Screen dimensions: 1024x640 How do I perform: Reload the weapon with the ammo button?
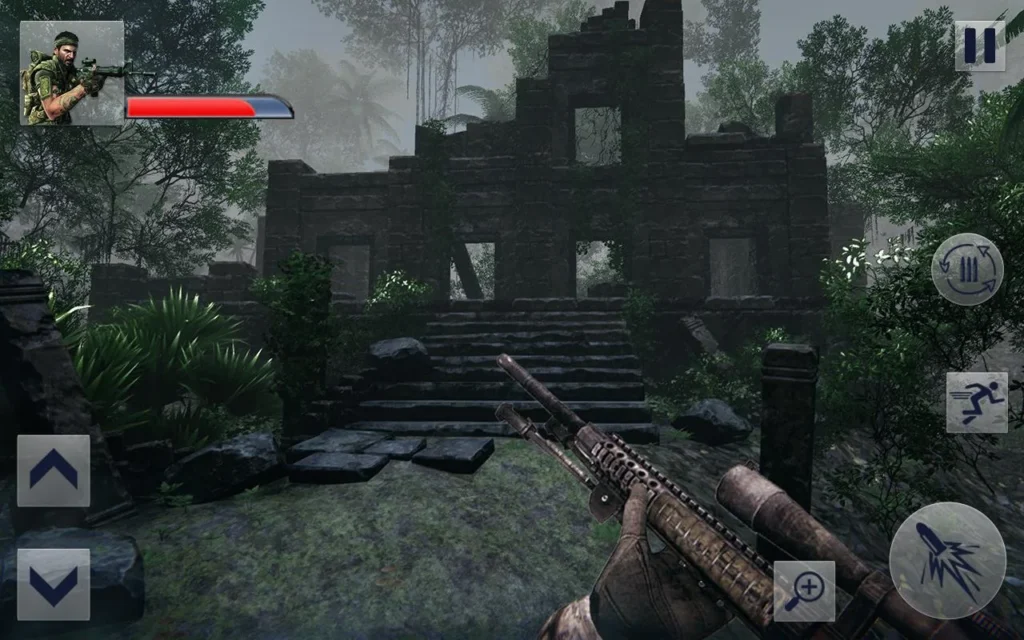[967, 269]
